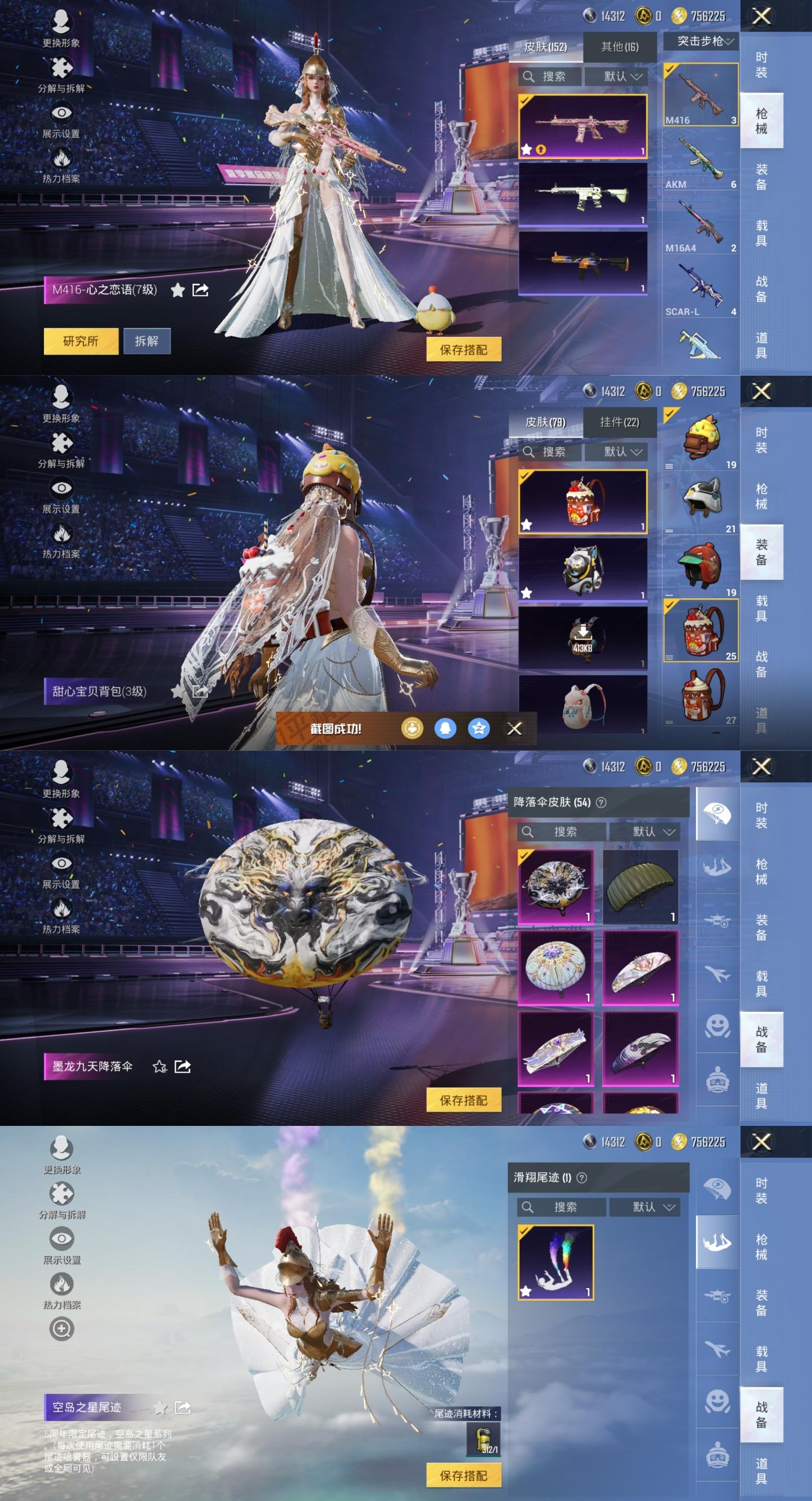
Task: Open the help icon beside 降落伞皮肤 (54)
Action: [x=601, y=802]
